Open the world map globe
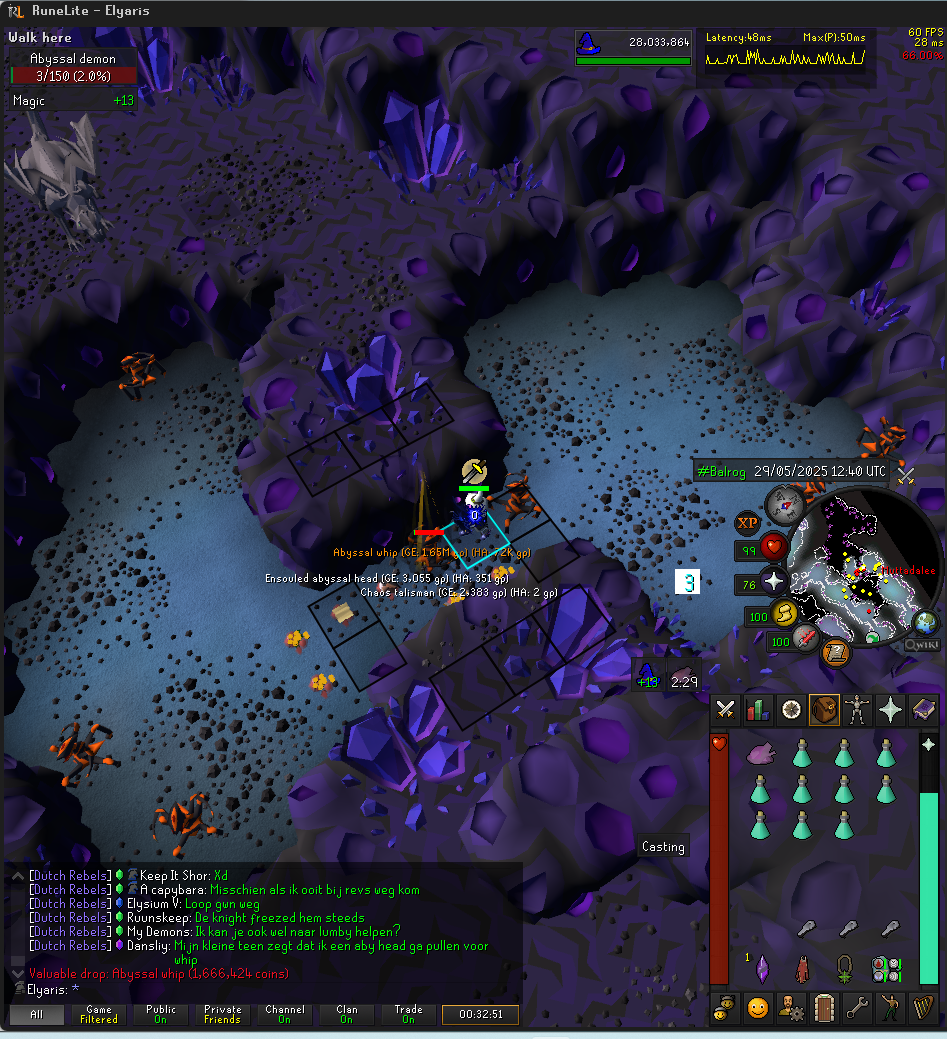The width and height of the screenshot is (947, 1039). tap(925, 621)
